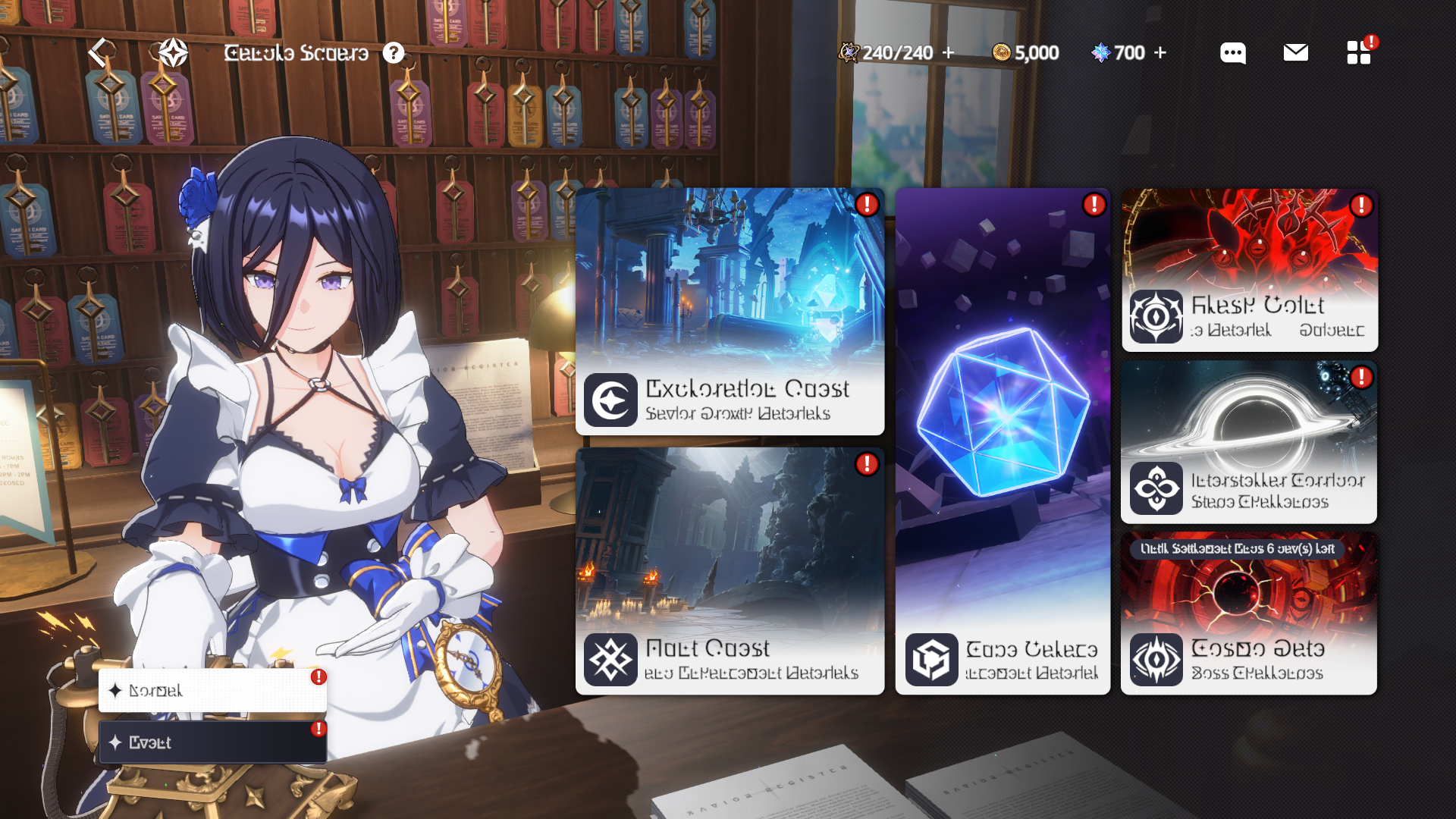Open the black hole Interstellar Corridor card
1456x819 pixels.
(1249, 441)
